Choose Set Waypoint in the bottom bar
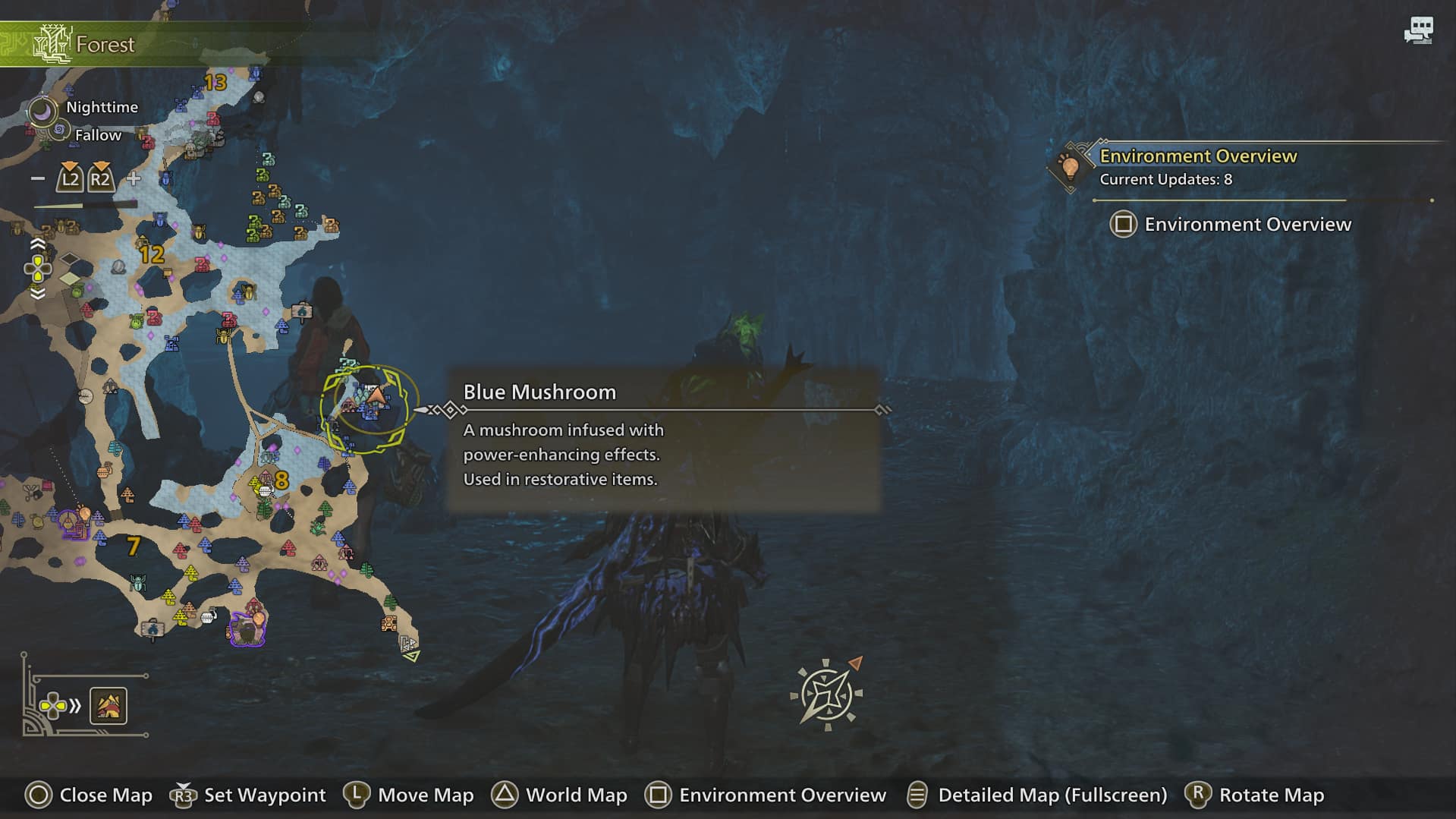 pos(250,795)
